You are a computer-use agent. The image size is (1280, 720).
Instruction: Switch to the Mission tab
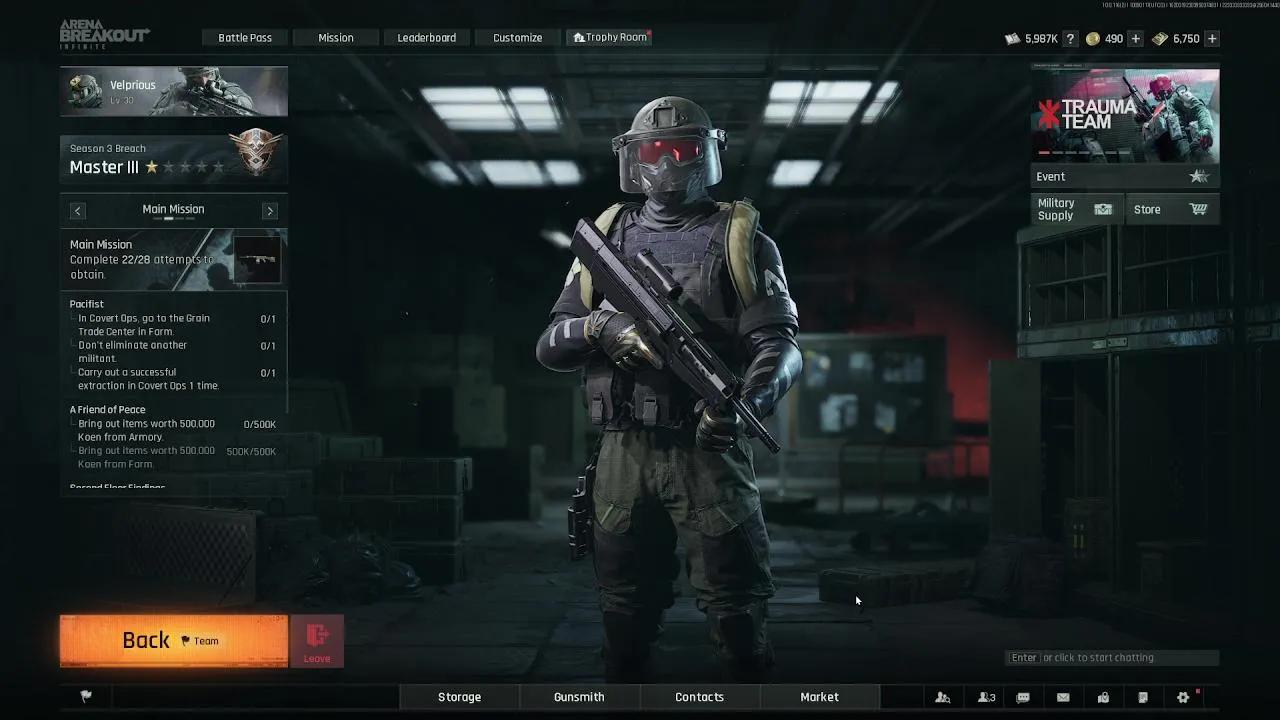coord(336,38)
